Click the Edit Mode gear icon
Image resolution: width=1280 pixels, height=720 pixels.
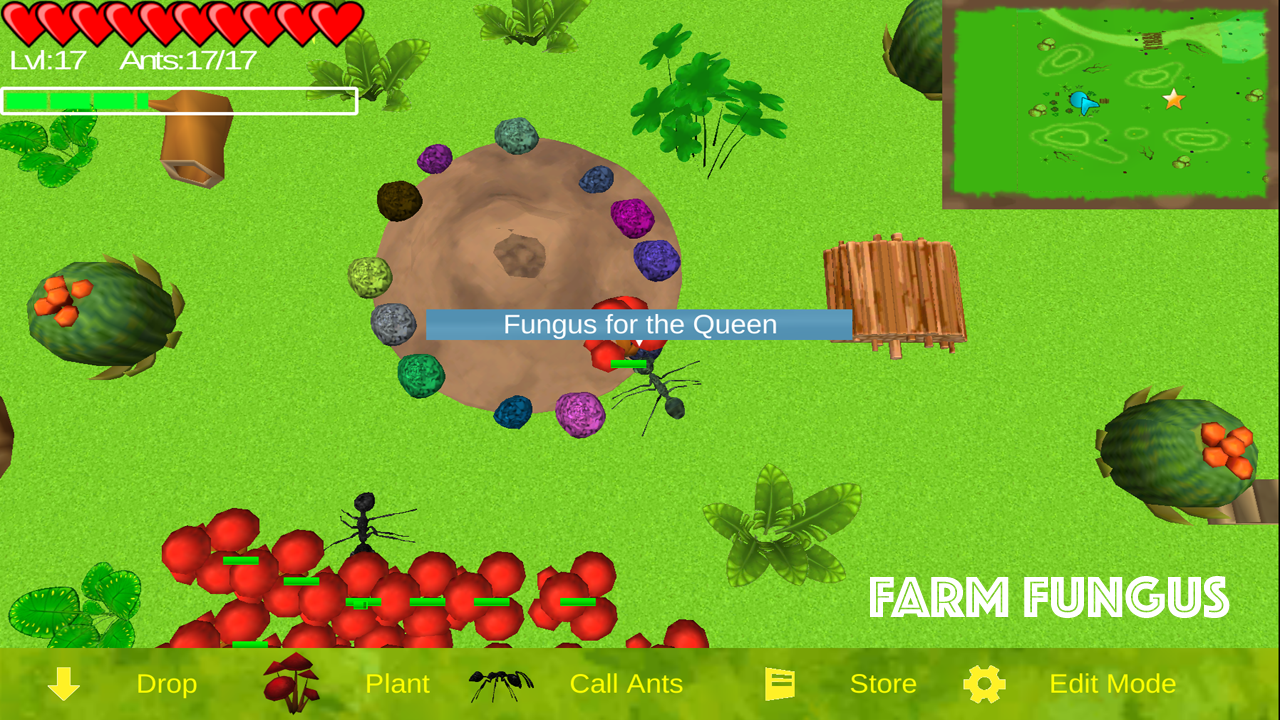(x=985, y=684)
